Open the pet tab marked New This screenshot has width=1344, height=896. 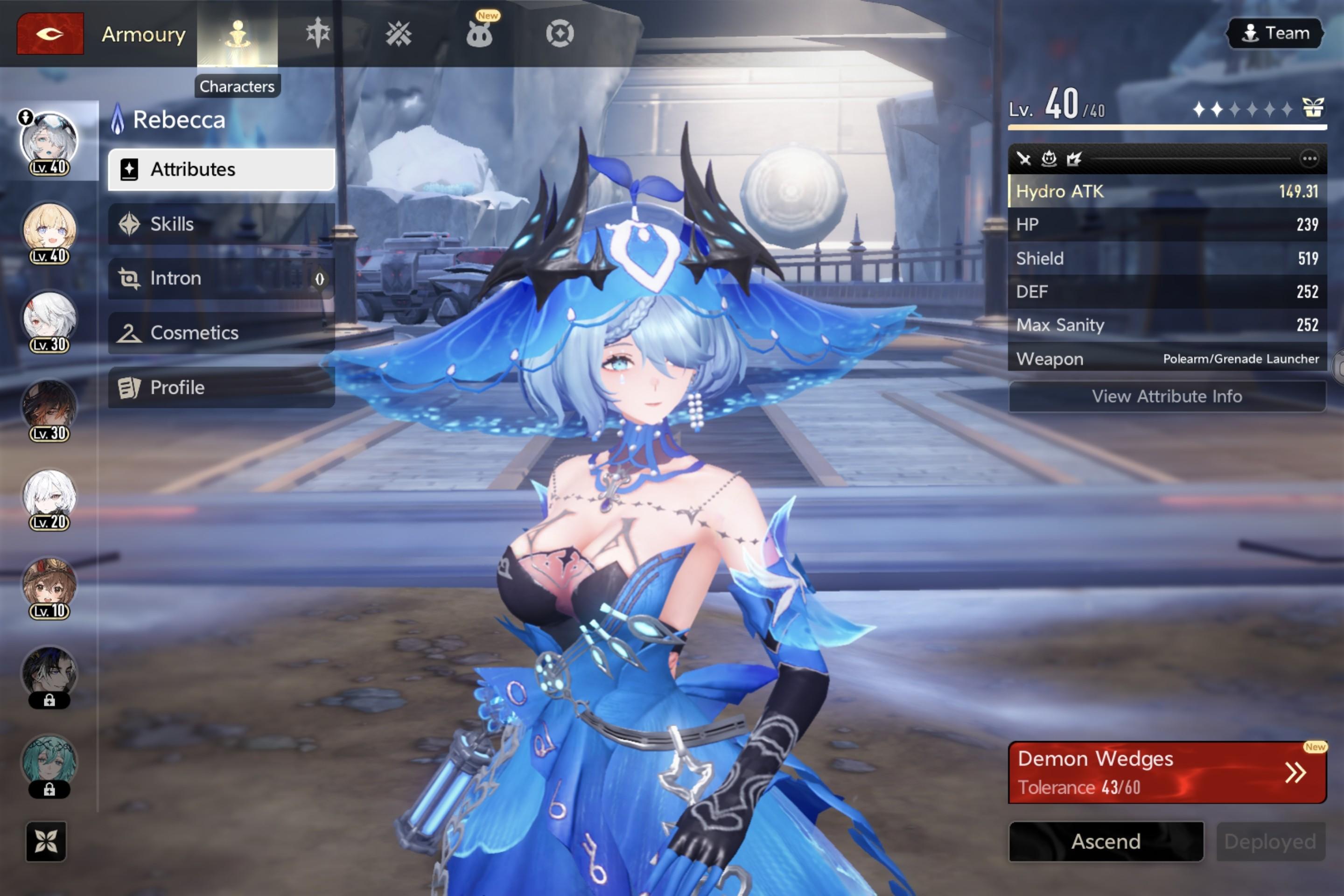(x=479, y=34)
